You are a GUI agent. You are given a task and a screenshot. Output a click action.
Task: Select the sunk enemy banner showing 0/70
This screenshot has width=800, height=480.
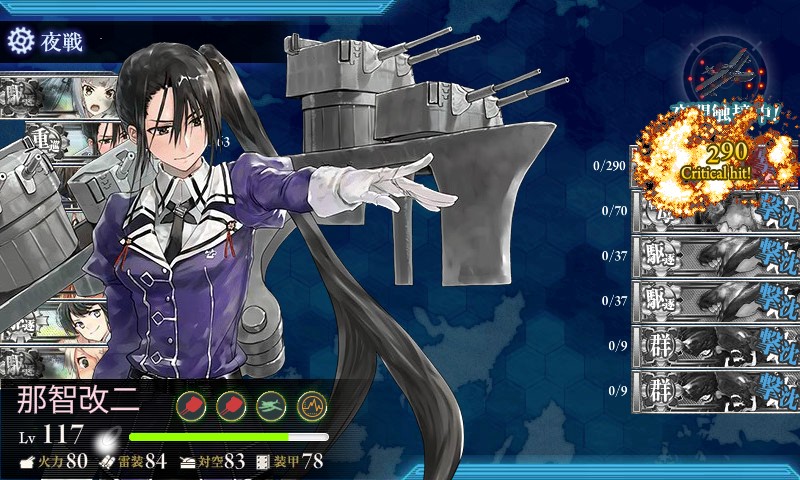(x=713, y=212)
